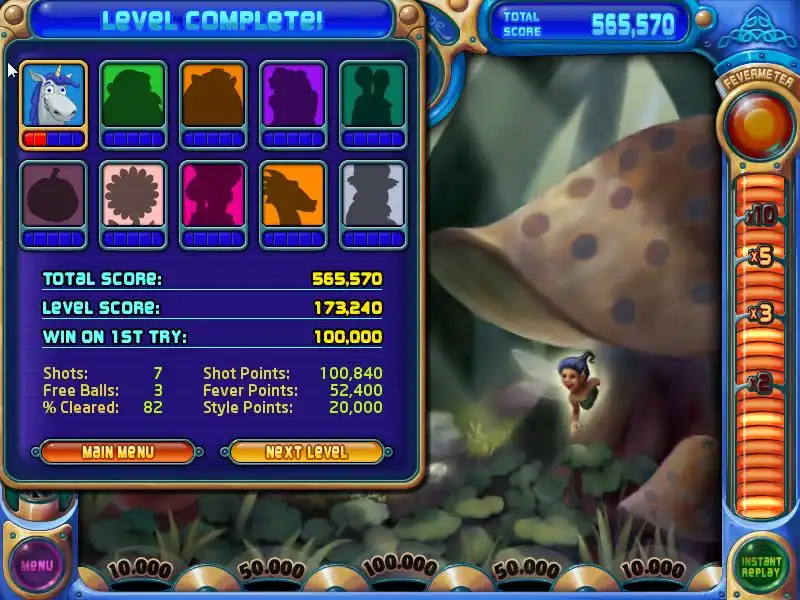Image resolution: width=800 pixels, height=600 pixels.
Task: Pick the pink sunflower silhouette portrait
Action: (133, 196)
